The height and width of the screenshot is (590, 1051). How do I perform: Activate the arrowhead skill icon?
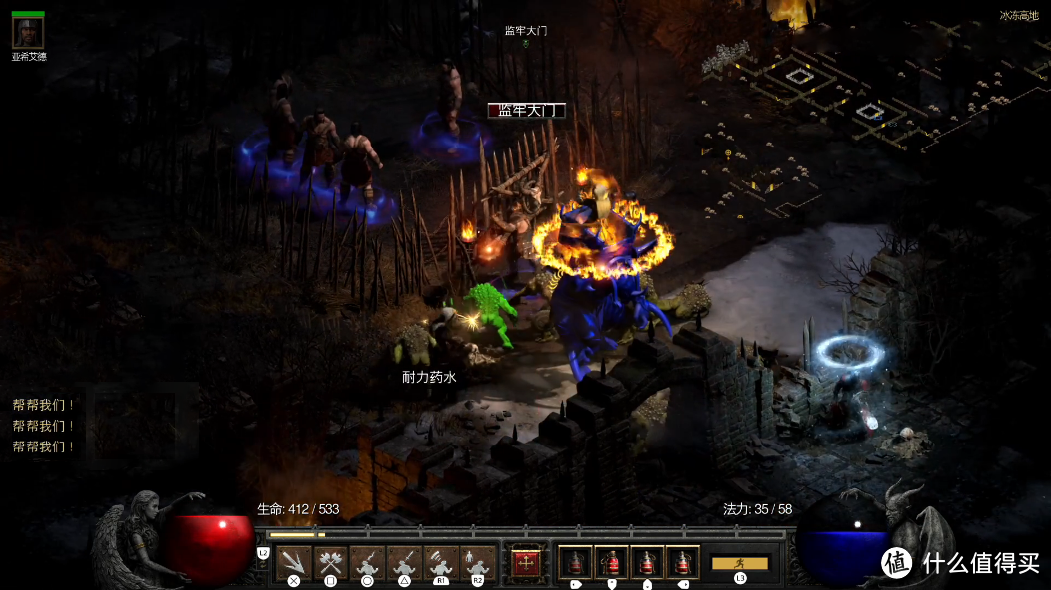point(293,563)
